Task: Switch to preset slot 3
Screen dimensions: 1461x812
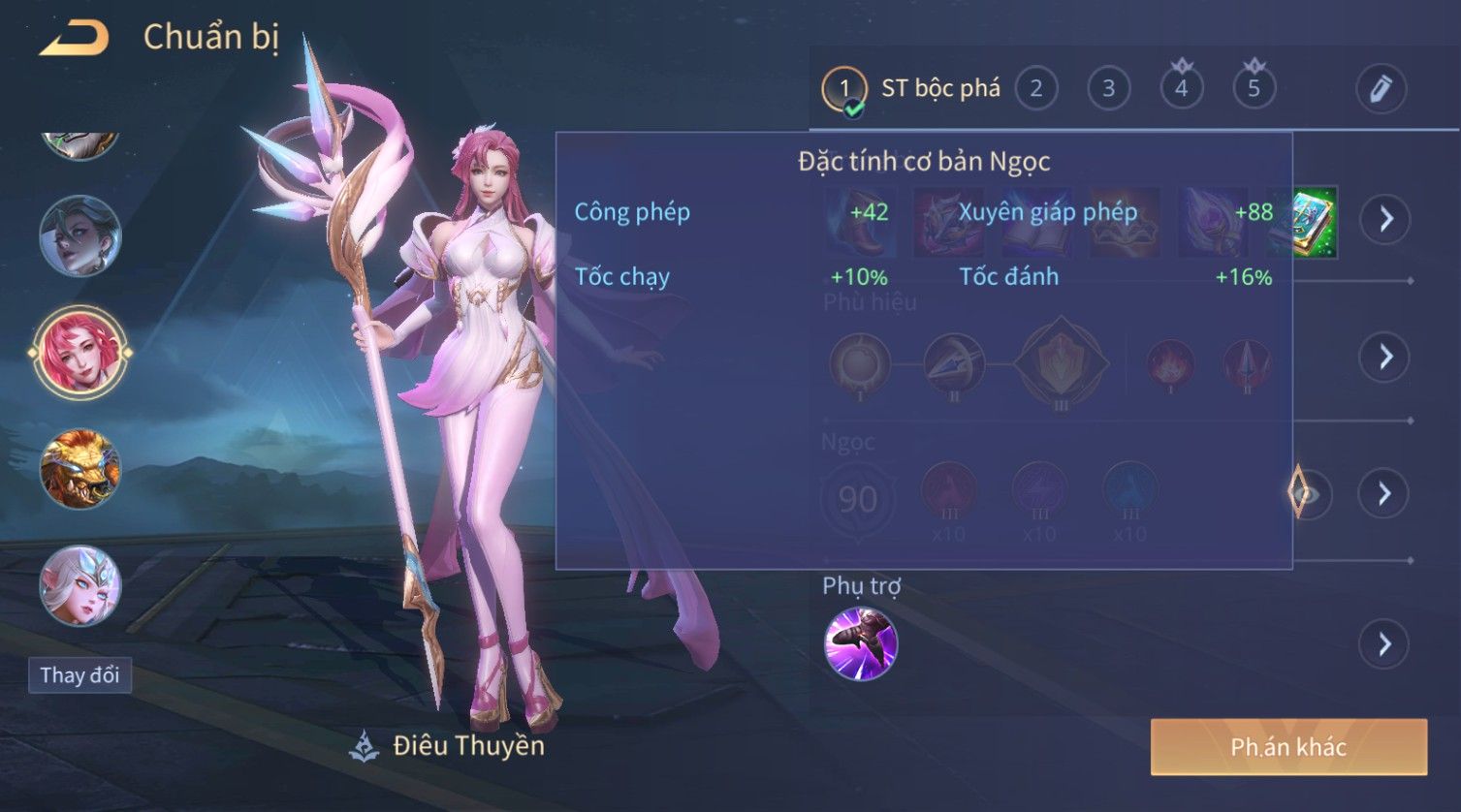Action: click(1108, 89)
